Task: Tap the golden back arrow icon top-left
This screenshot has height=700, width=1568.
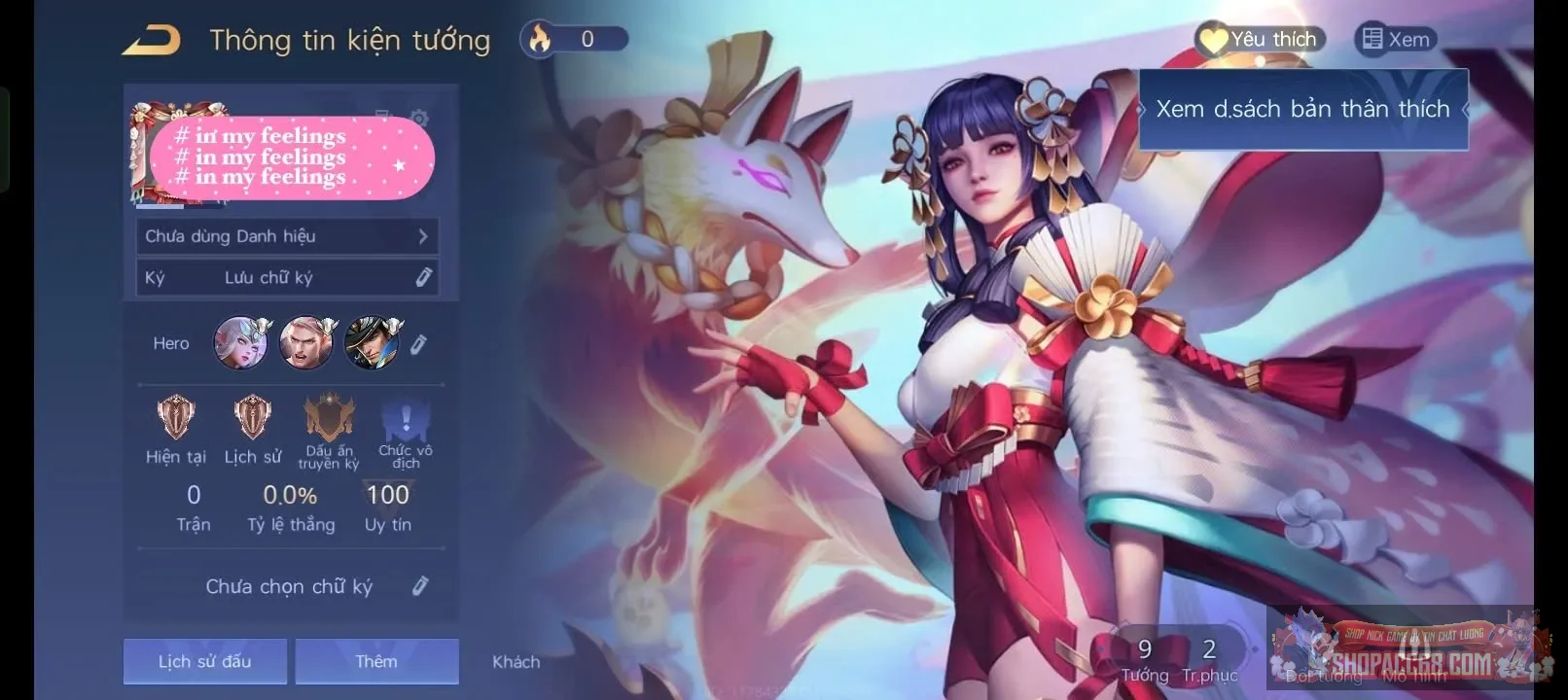Action: click(151, 40)
